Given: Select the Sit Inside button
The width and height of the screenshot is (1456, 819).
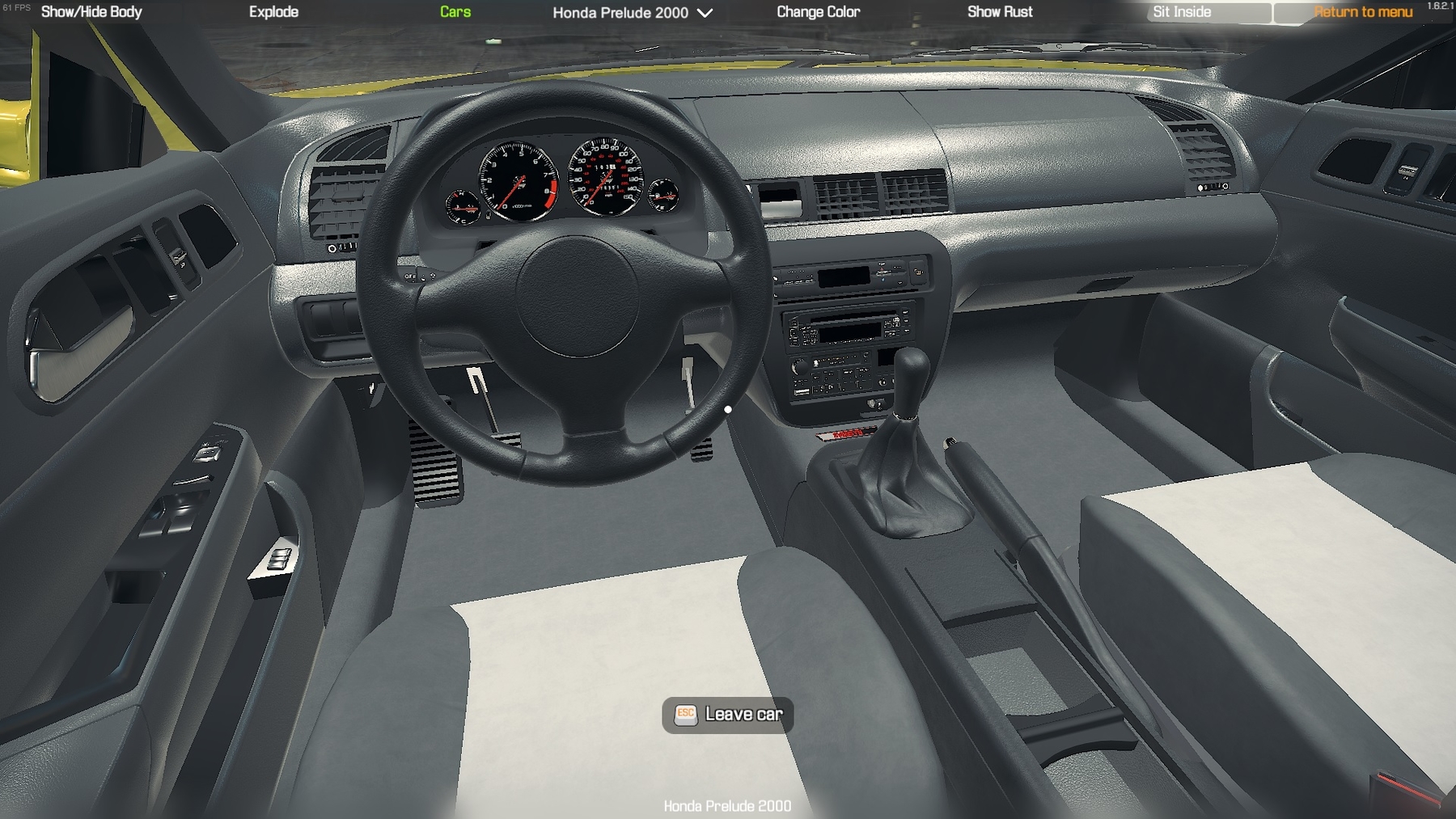Looking at the screenshot, I should [1182, 12].
